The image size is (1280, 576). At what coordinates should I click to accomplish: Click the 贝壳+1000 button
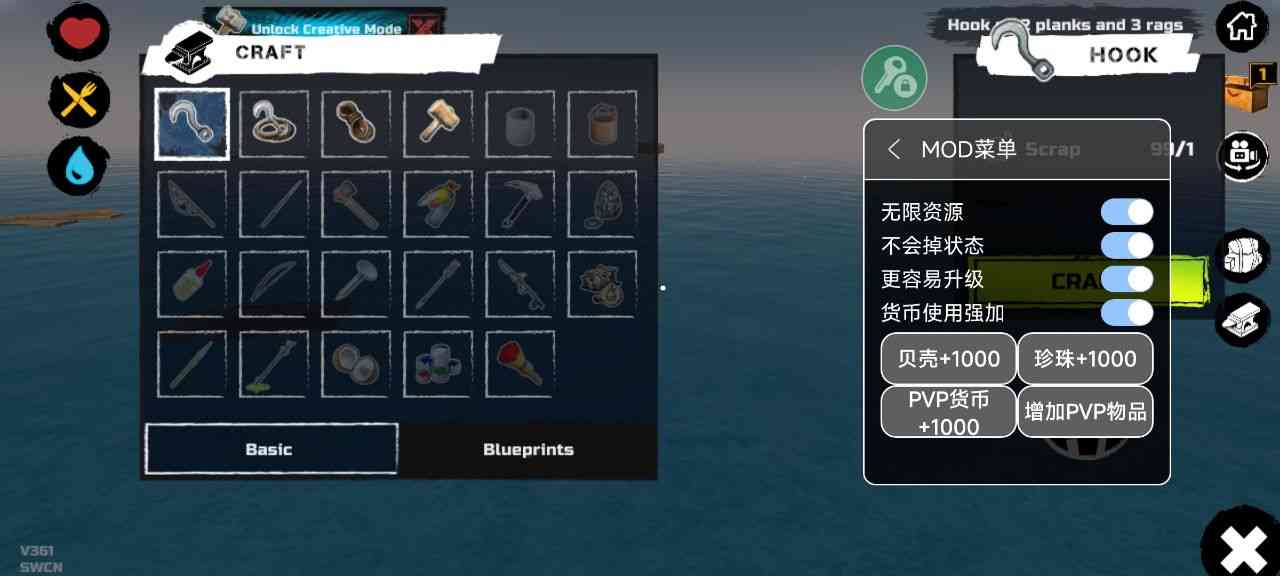tap(948, 359)
